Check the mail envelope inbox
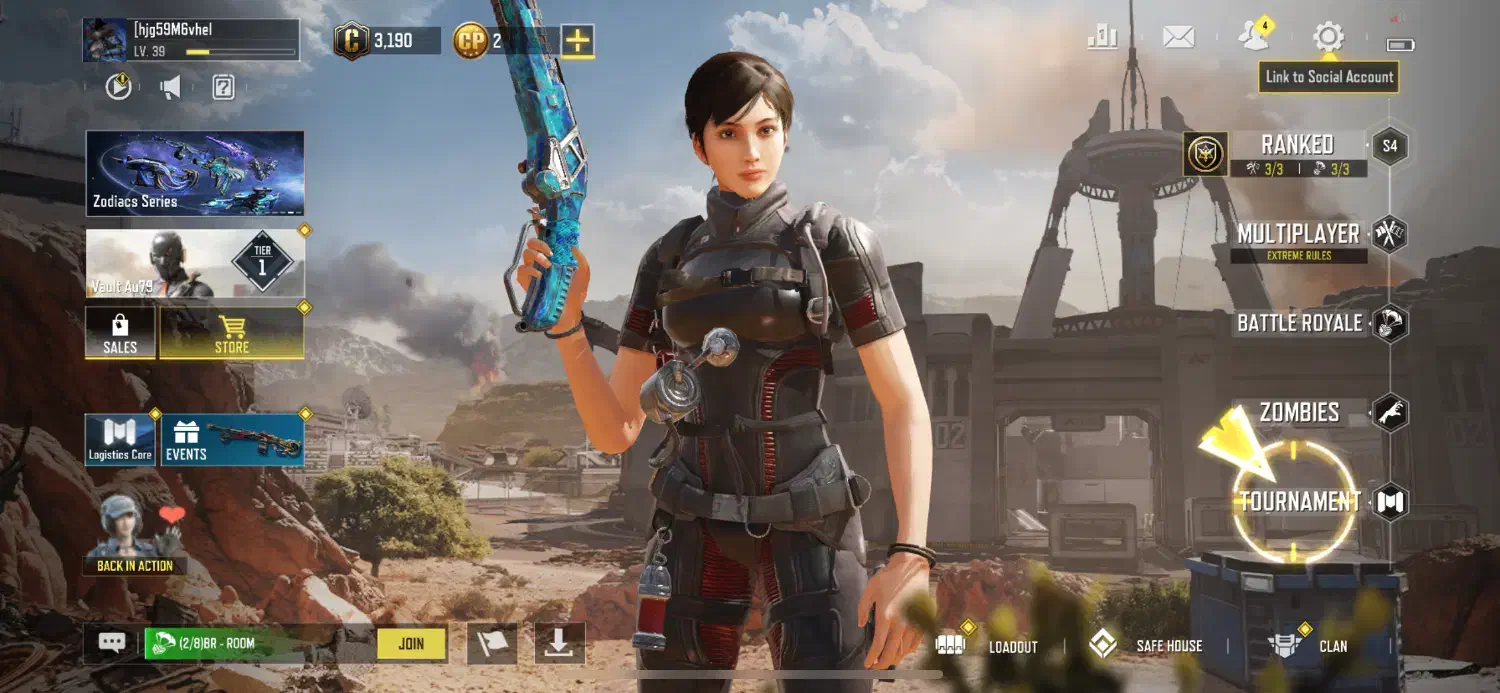 tap(1179, 38)
